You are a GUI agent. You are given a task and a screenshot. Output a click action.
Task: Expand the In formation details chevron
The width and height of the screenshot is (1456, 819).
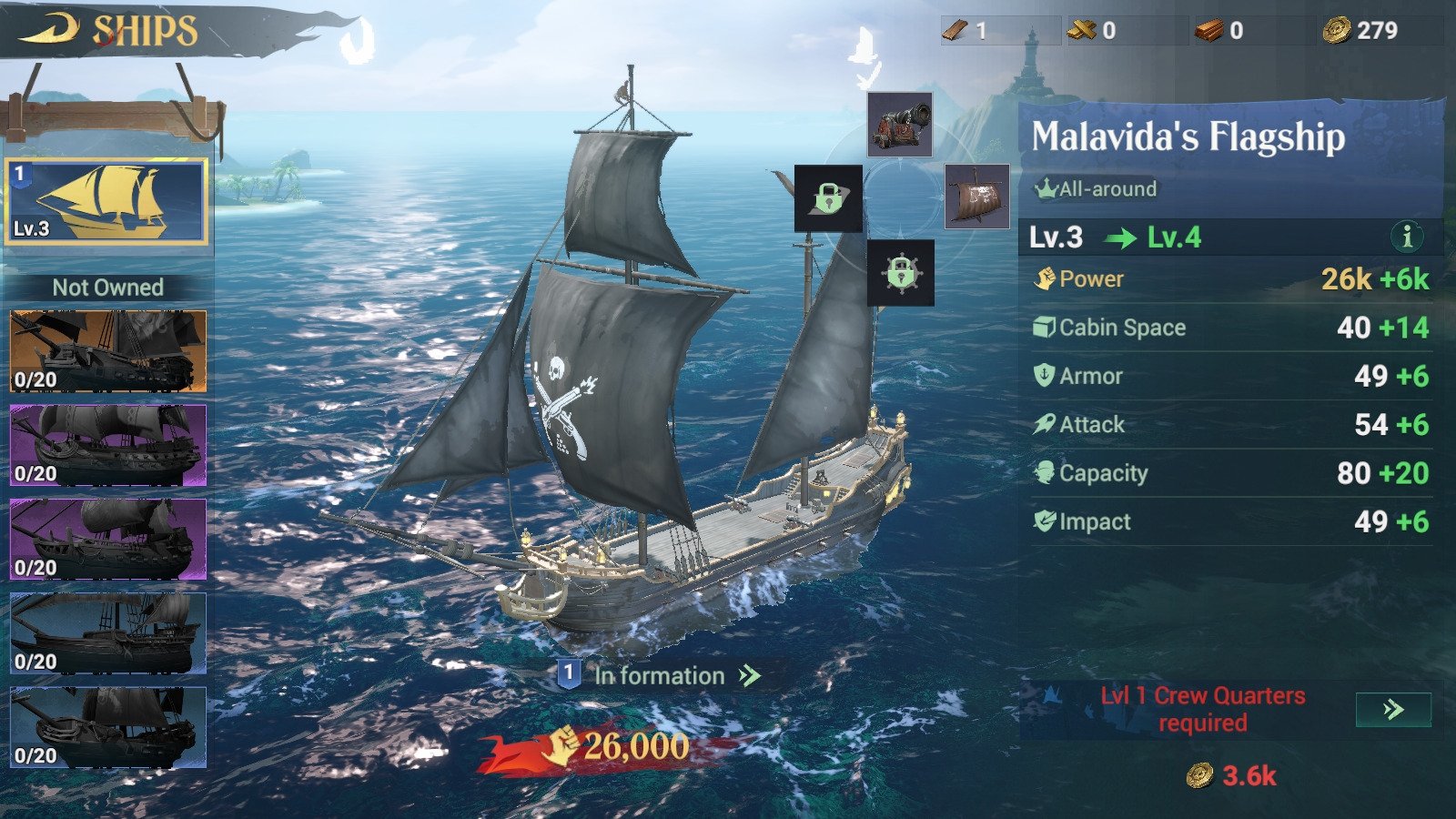click(746, 676)
